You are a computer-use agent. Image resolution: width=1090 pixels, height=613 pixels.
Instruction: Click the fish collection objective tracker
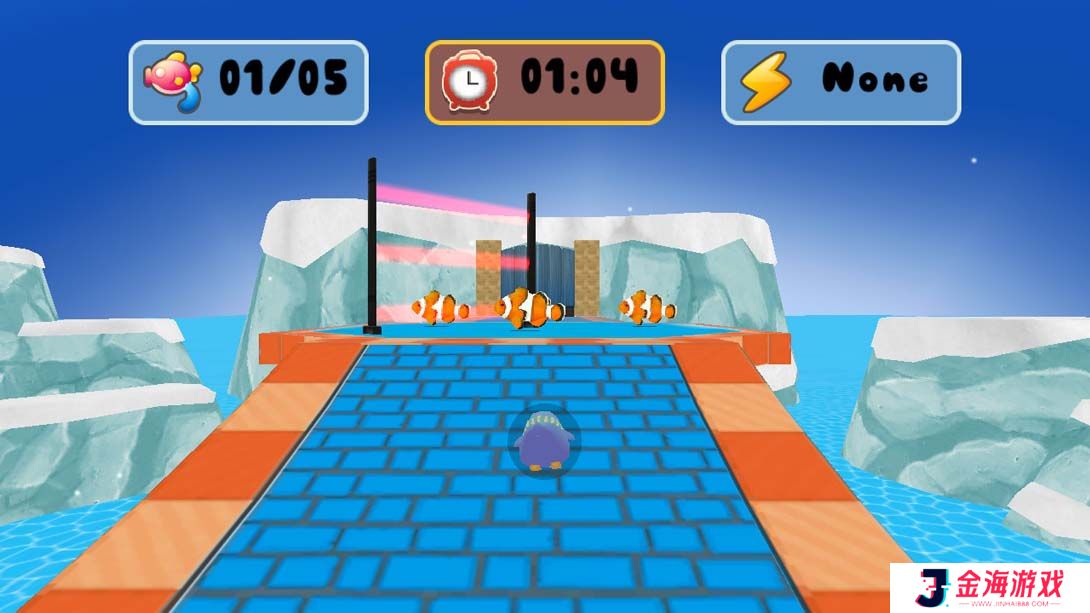248,82
